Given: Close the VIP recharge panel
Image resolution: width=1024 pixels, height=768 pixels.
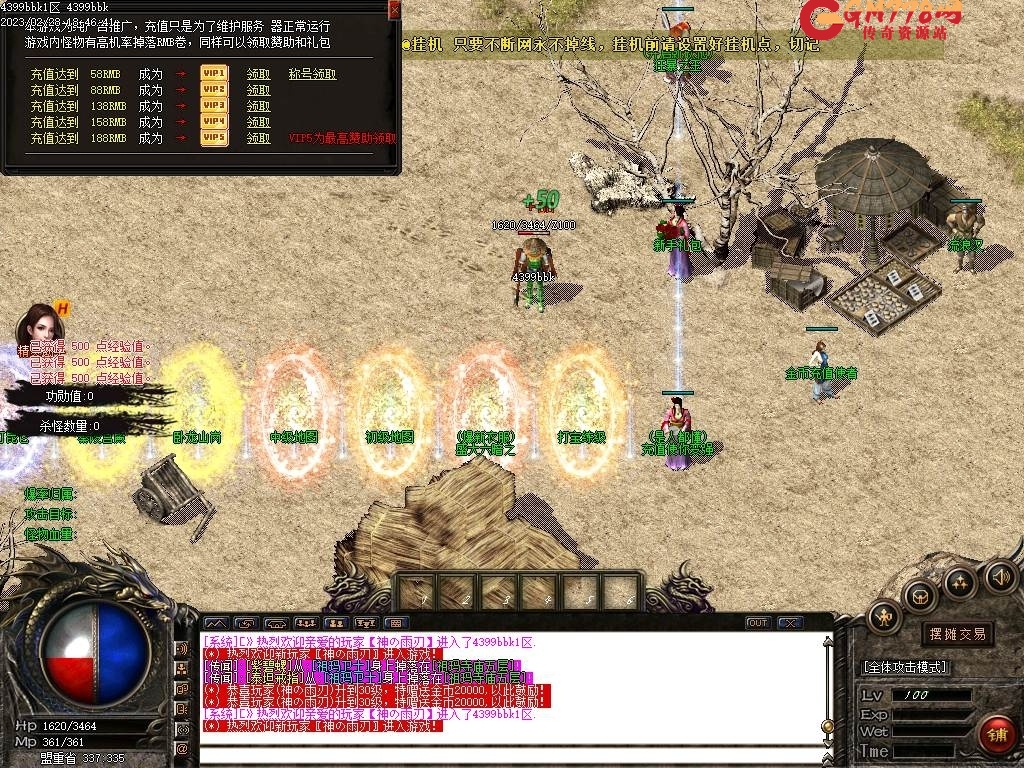Looking at the screenshot, I should click(x=394, y=10).
